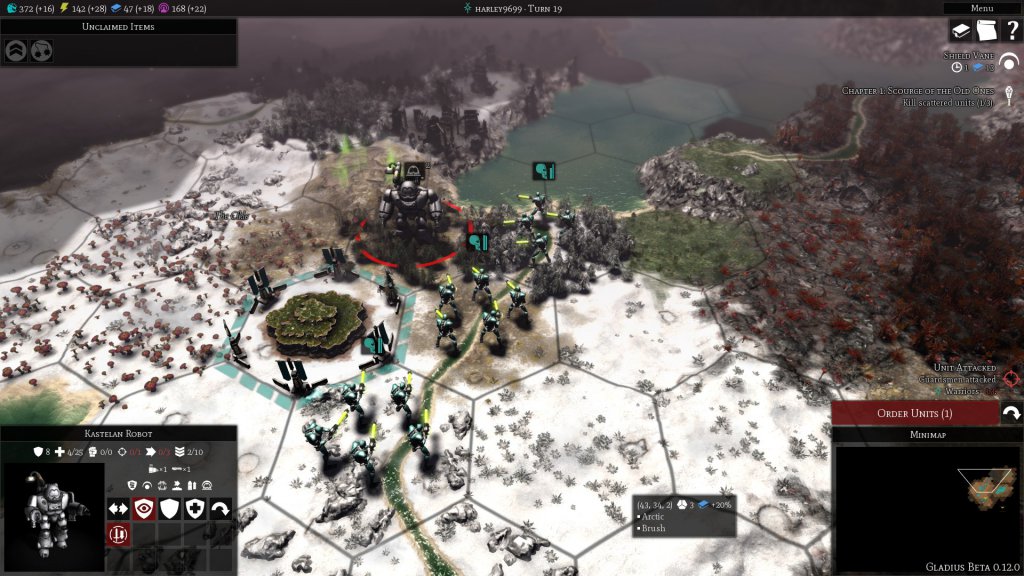The width and height of the screenshot is (1024, 576).
Task: Toggle the eye shield overwatch action
Action: [144, 509]
